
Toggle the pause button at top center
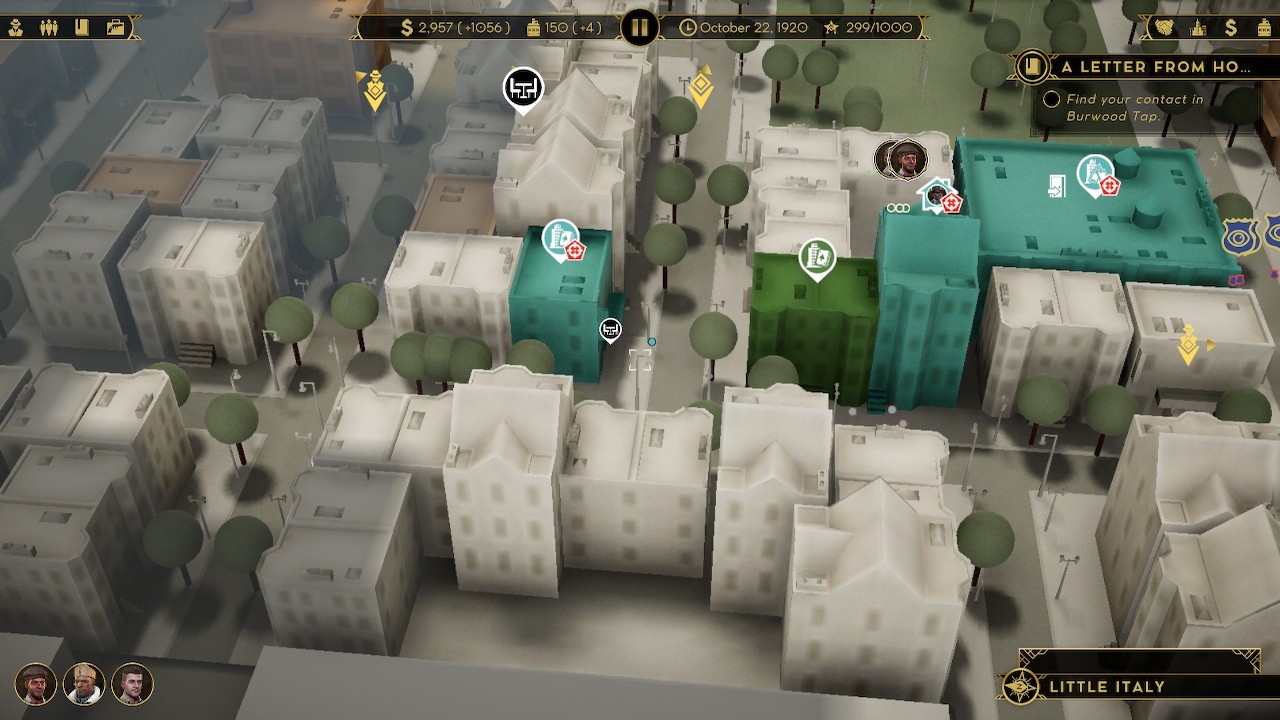pyautogui.click(x=639, y=27)
